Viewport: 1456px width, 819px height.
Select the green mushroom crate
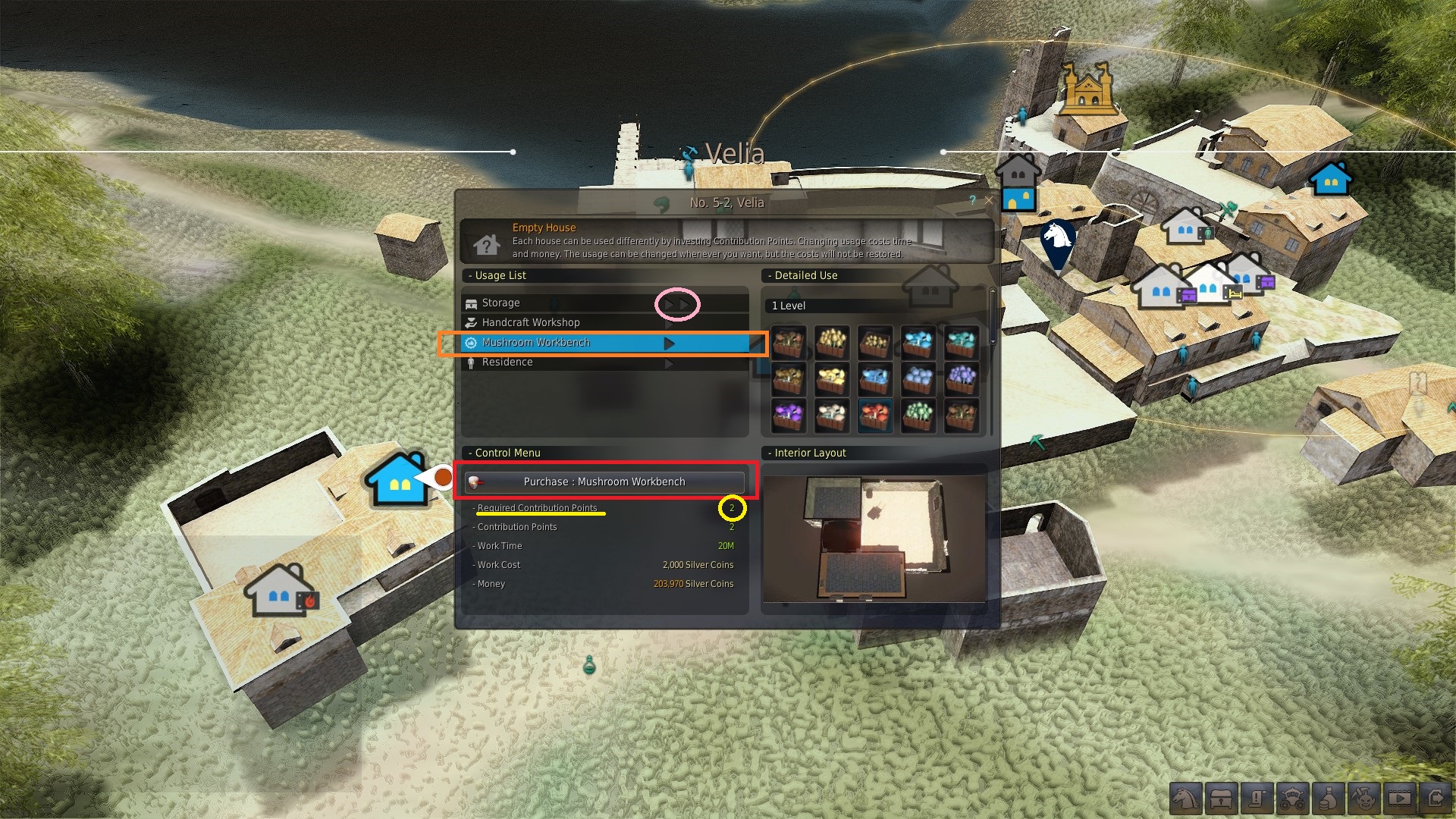[x=918, y=416]
